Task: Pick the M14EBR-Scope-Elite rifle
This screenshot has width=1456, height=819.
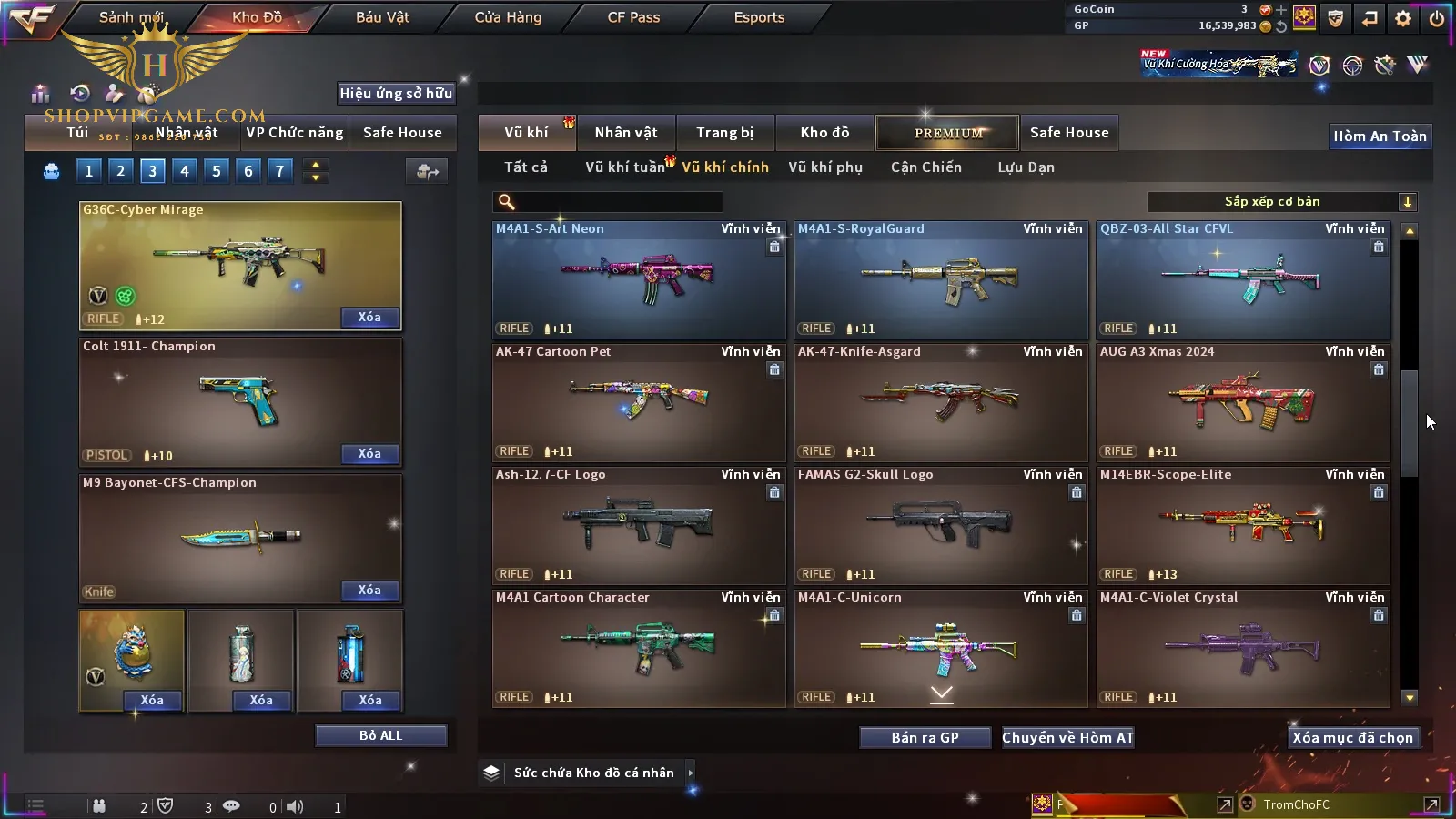Action: (x=1243, y=525)
